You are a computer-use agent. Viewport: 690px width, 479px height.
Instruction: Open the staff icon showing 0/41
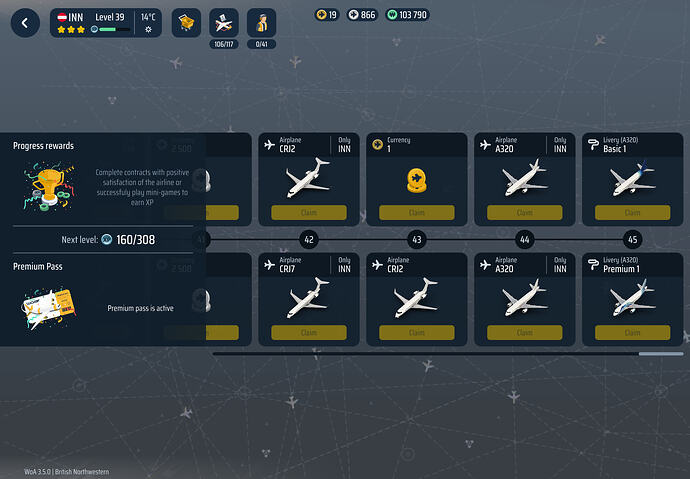coord(261,23)
